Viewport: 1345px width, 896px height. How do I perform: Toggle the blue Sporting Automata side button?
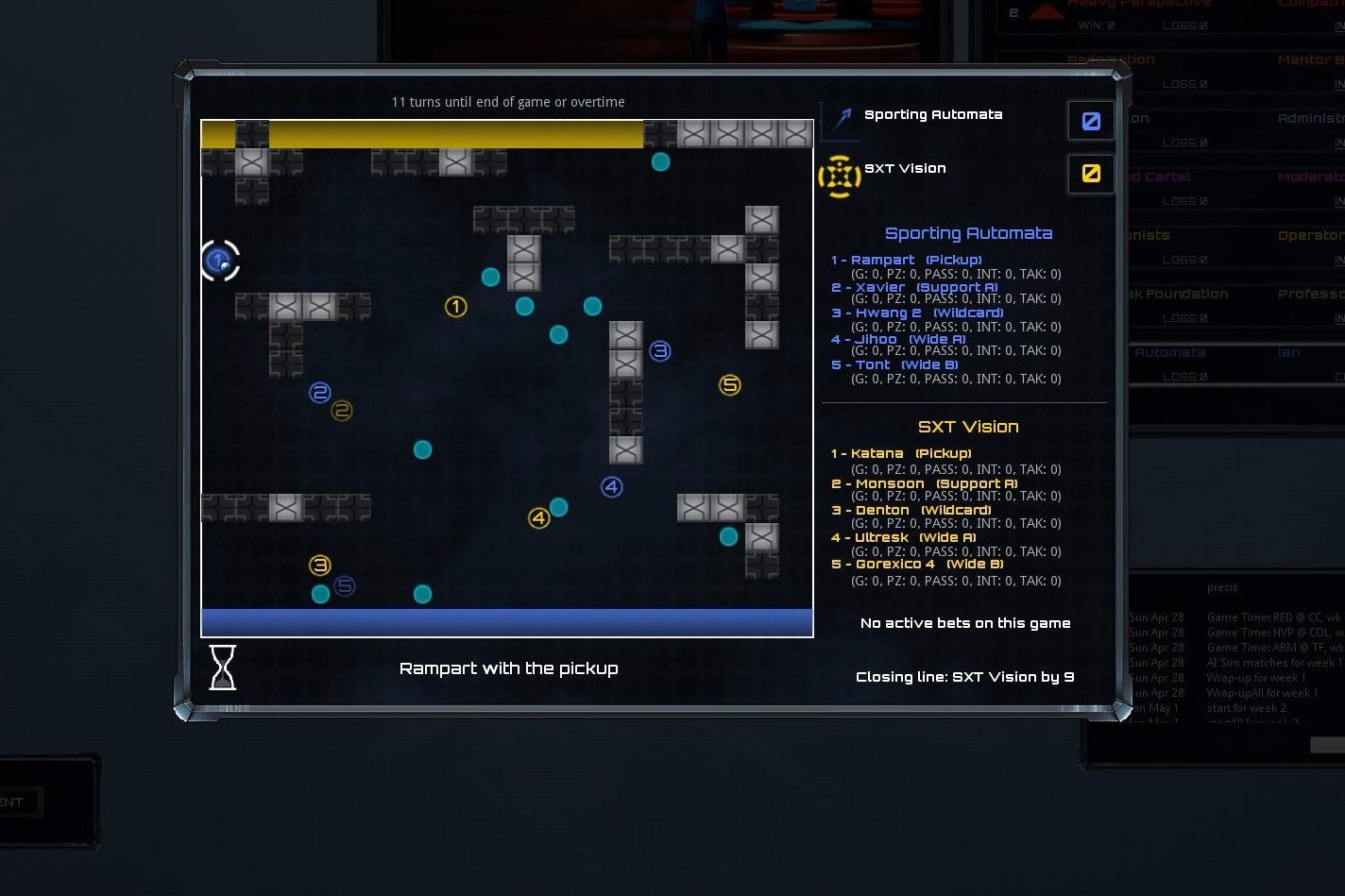pos(1090,120)
